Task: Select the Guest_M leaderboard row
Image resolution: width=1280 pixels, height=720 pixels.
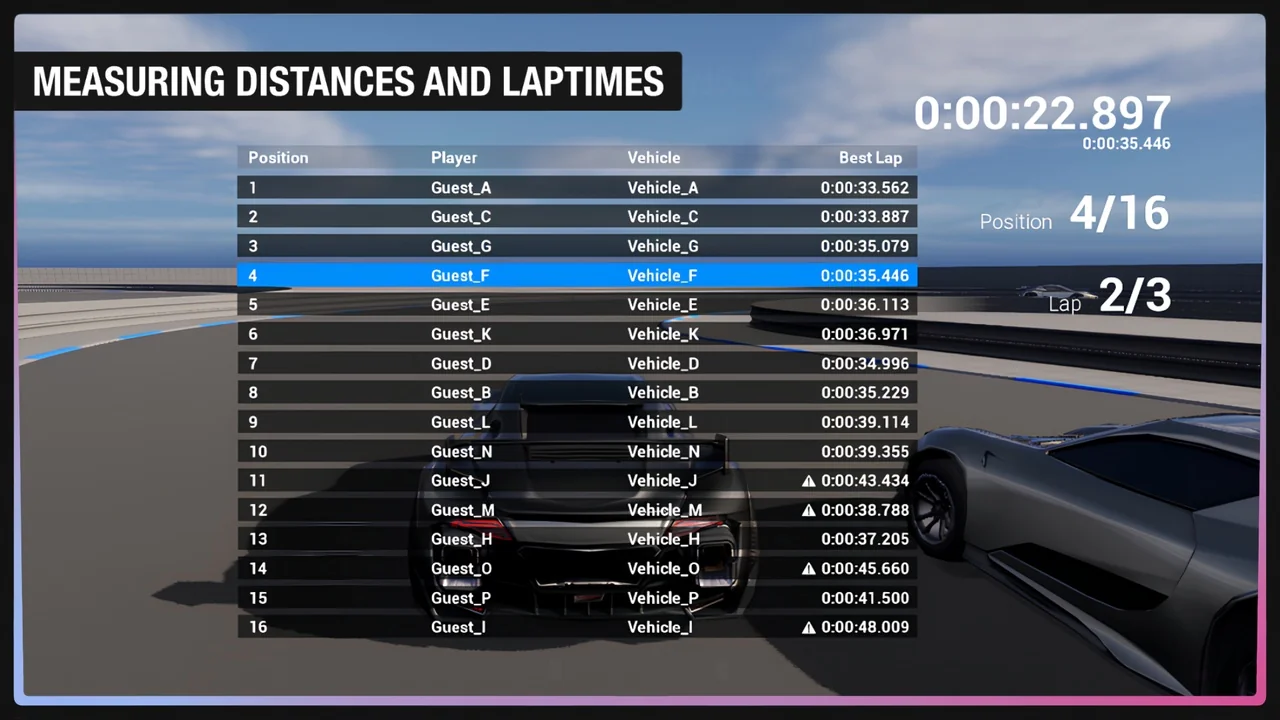Action: pos(577,510)
